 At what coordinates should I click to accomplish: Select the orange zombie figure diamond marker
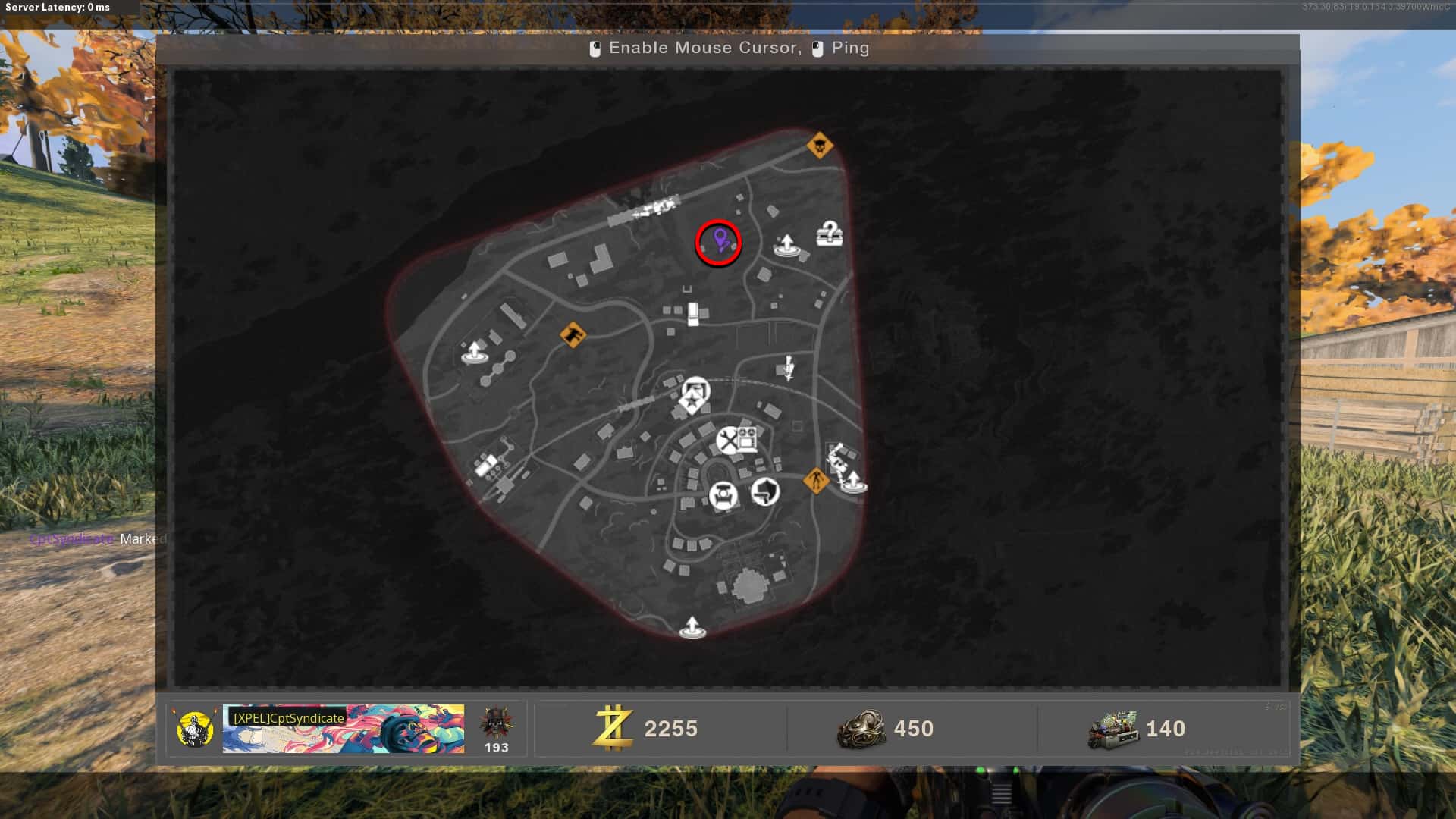click(816, 480)
